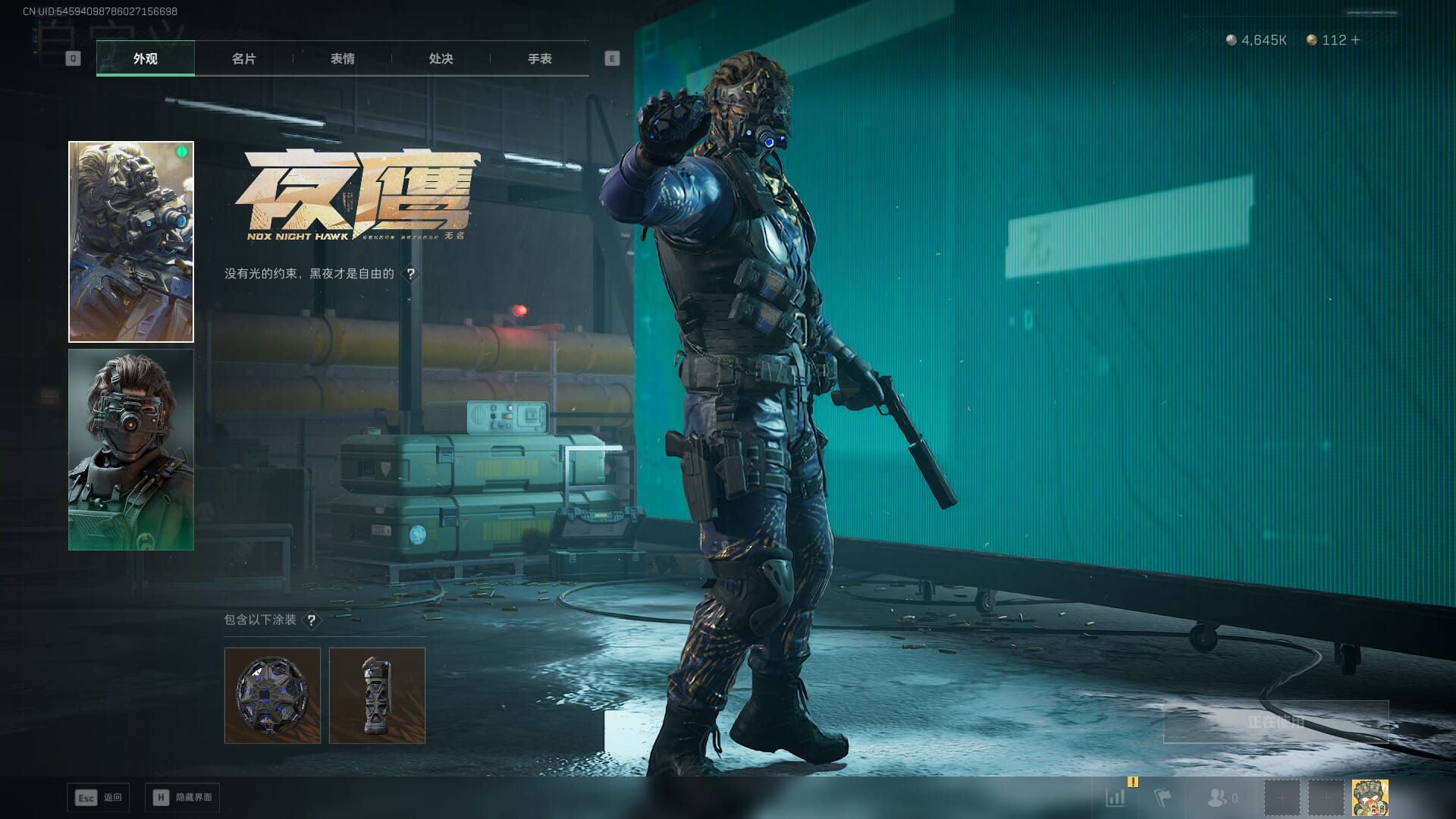Image resolution: width=1456 pixels, height=819 pixels.
Task: Open the bar chart stats icon
Action: [1116, 798]
